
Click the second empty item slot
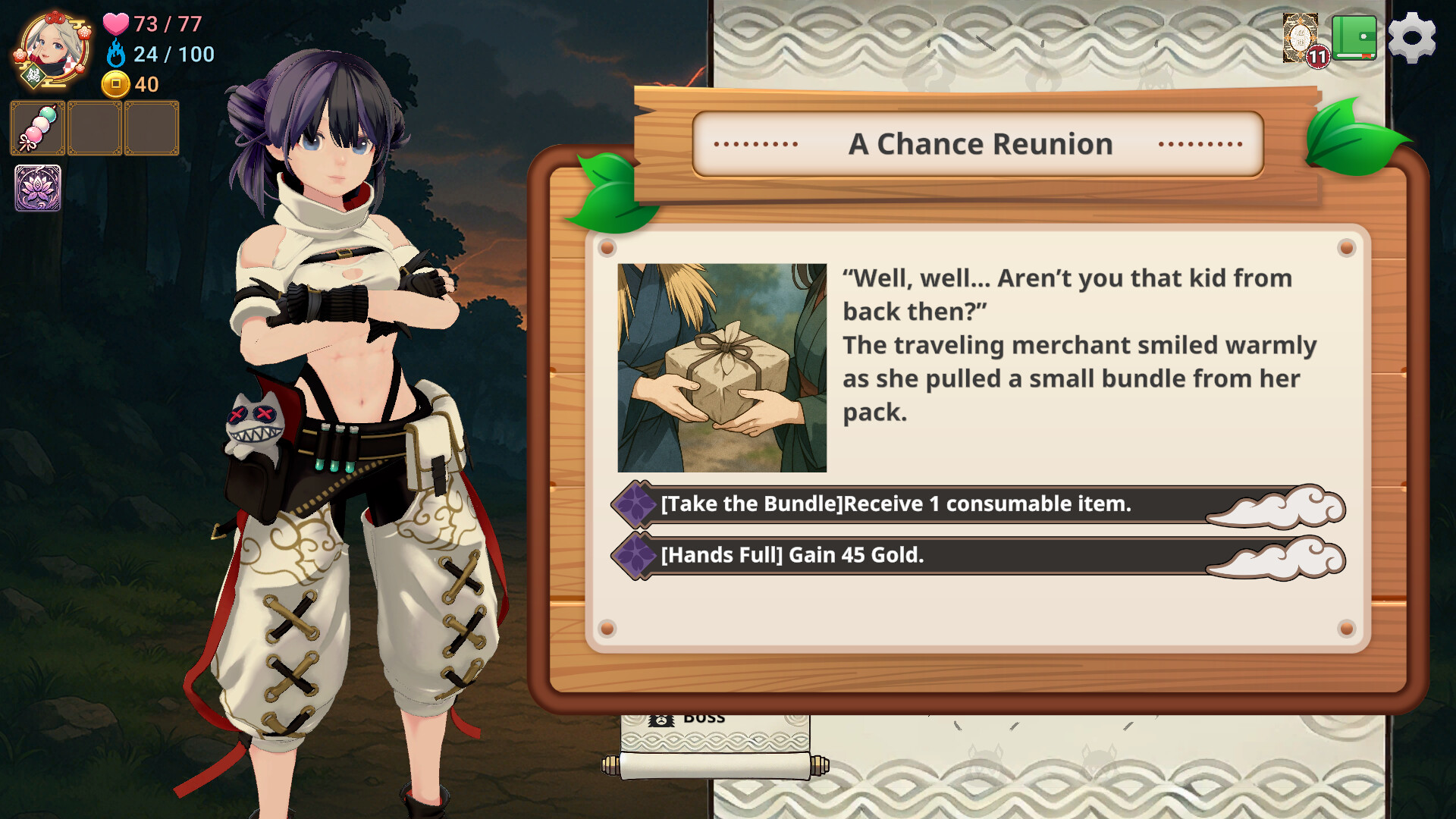pos(93,127)
